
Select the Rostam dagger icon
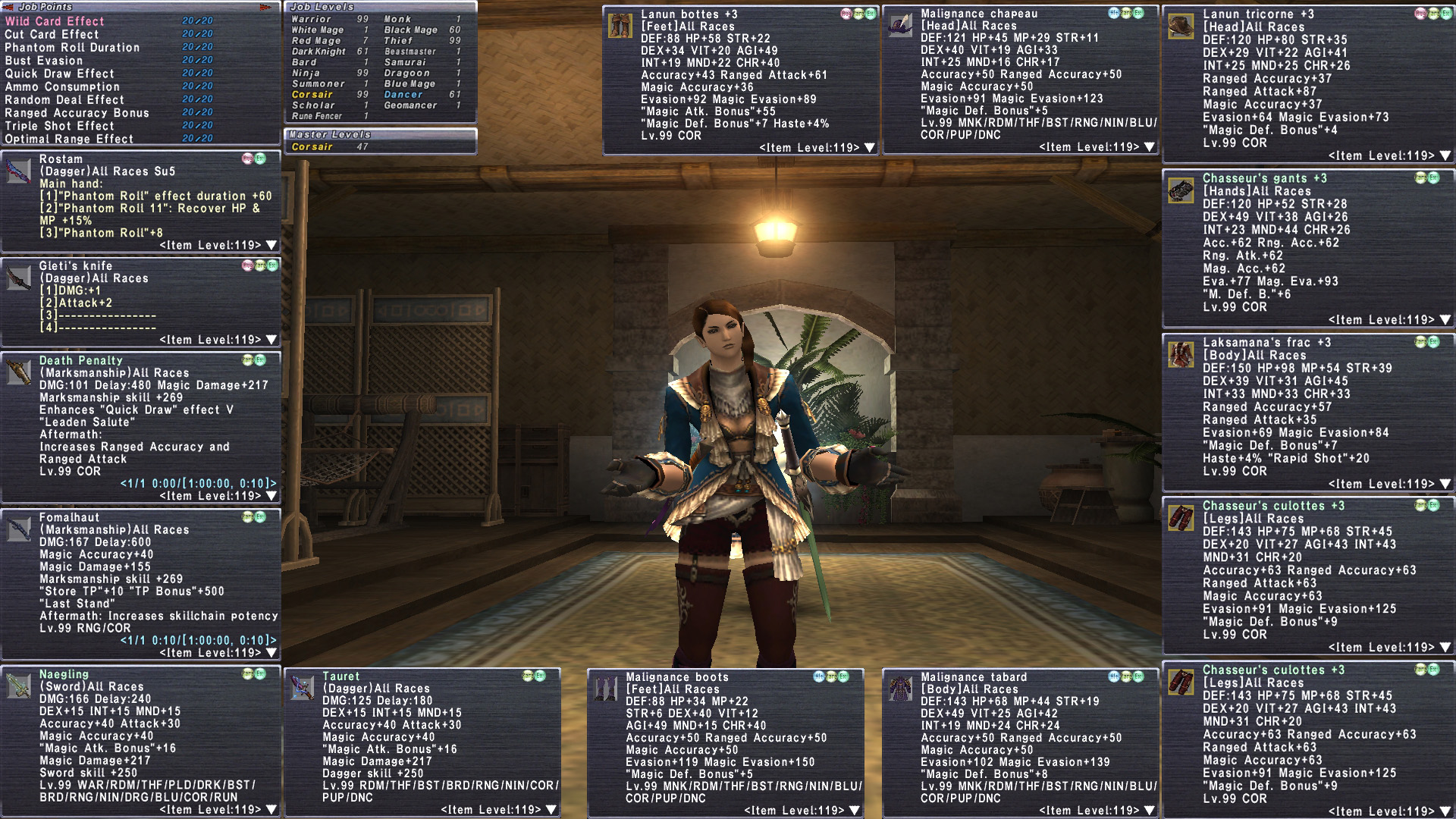pyautogui.click(x=18, y=171)
